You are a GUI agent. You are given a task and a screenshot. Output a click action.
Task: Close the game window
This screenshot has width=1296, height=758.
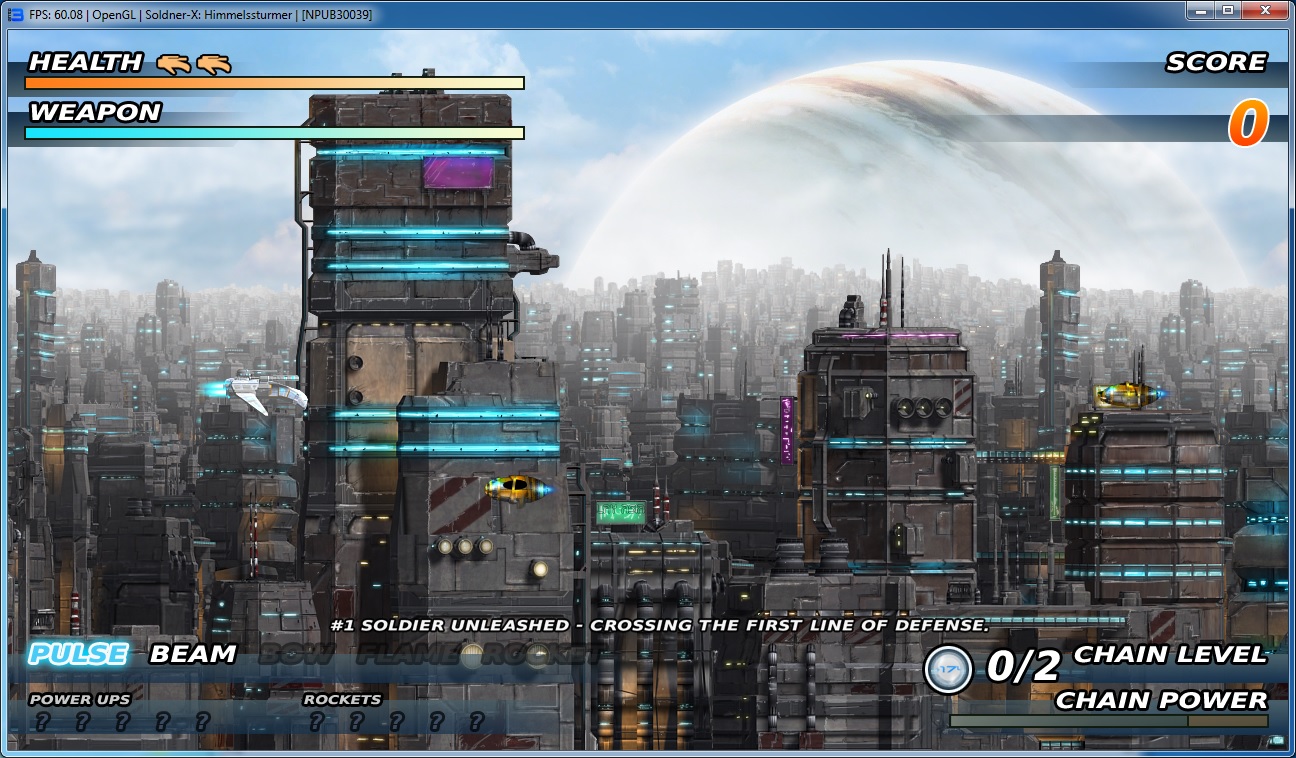point(1264,11)
